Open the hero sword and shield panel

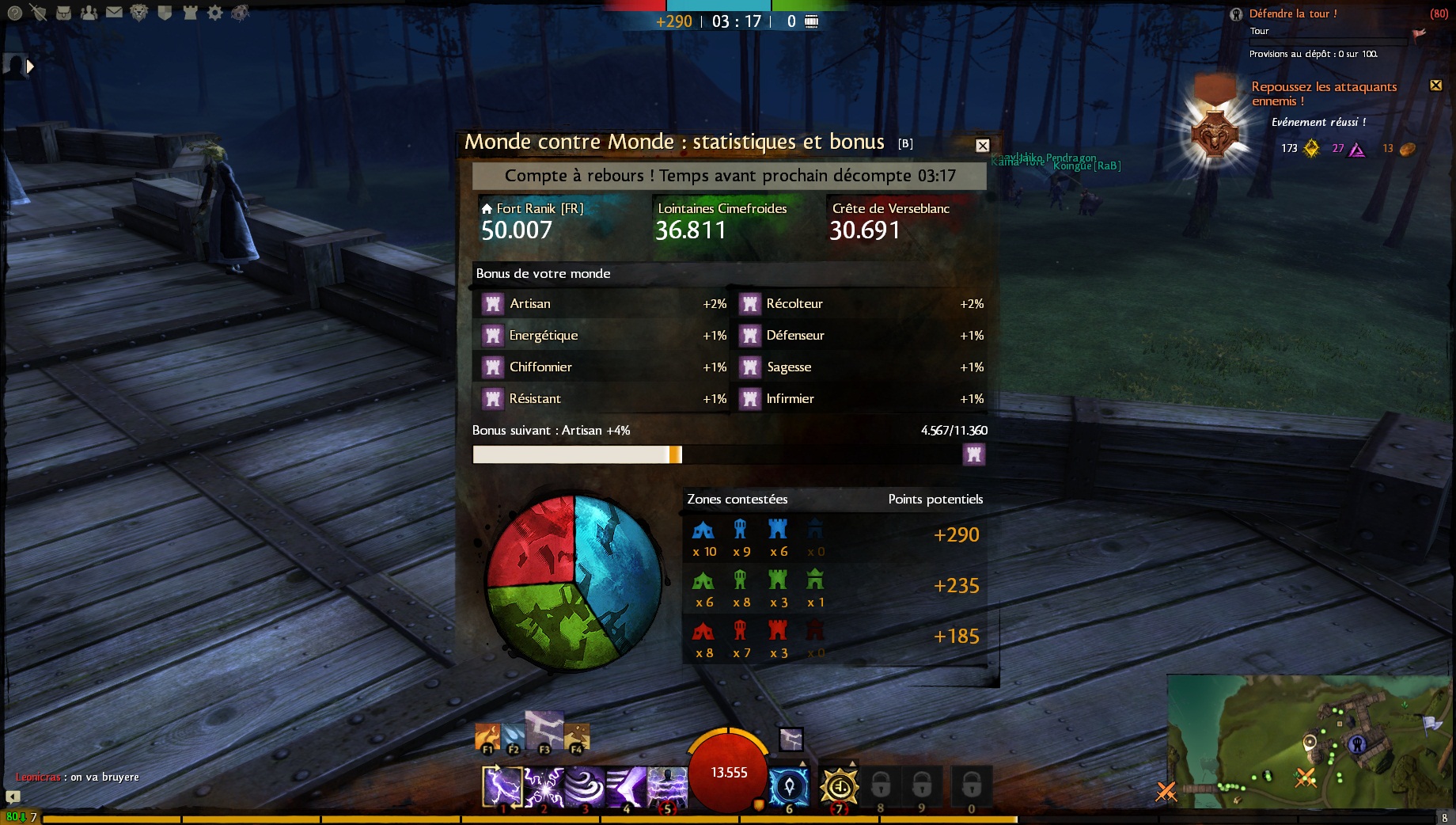[38, 13]
